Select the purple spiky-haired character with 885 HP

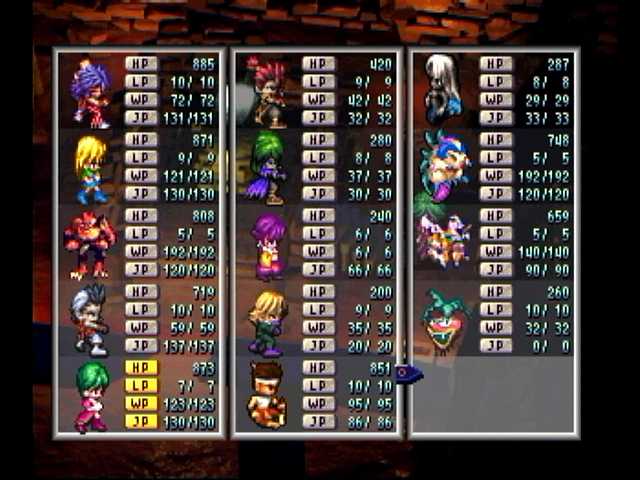pos(91,94)
